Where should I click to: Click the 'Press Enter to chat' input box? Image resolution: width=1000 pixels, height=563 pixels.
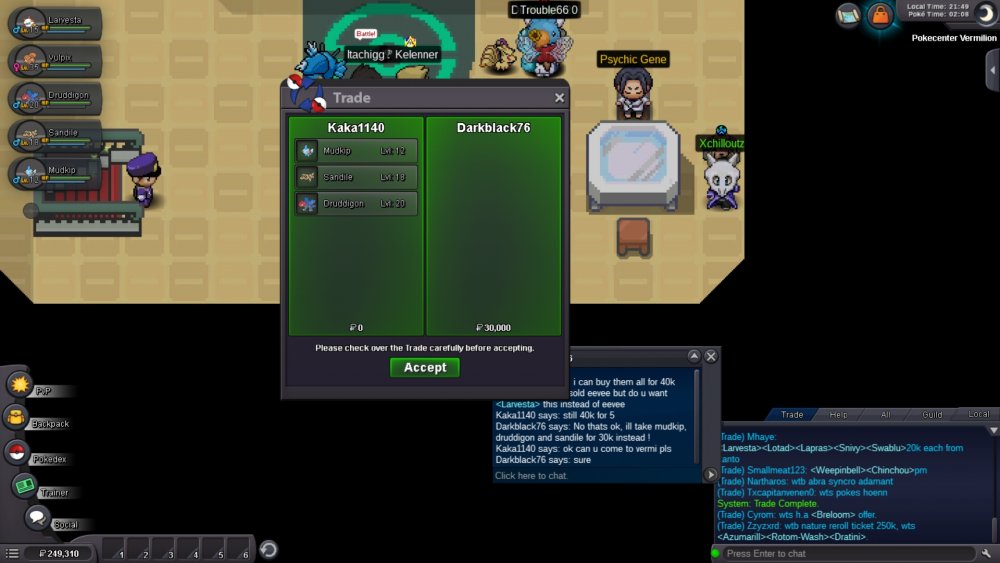848,553
